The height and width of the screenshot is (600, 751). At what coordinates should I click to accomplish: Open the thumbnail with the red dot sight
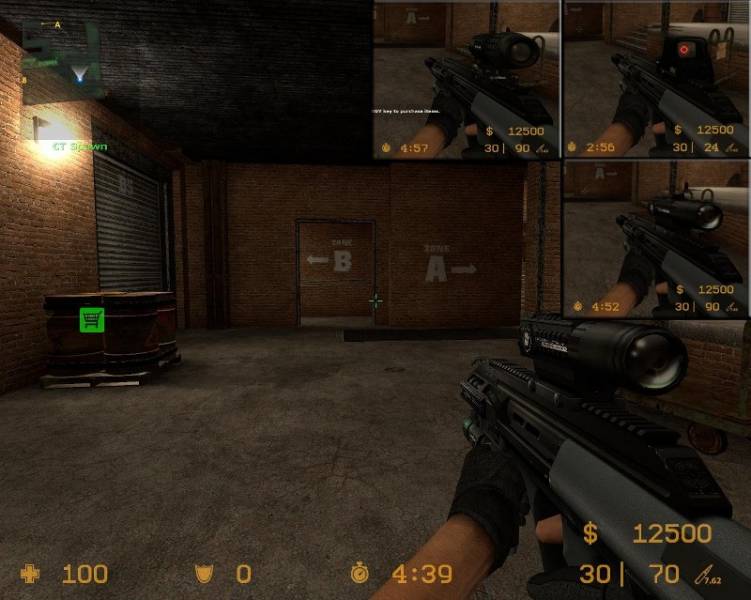click(x=656, y=79)
